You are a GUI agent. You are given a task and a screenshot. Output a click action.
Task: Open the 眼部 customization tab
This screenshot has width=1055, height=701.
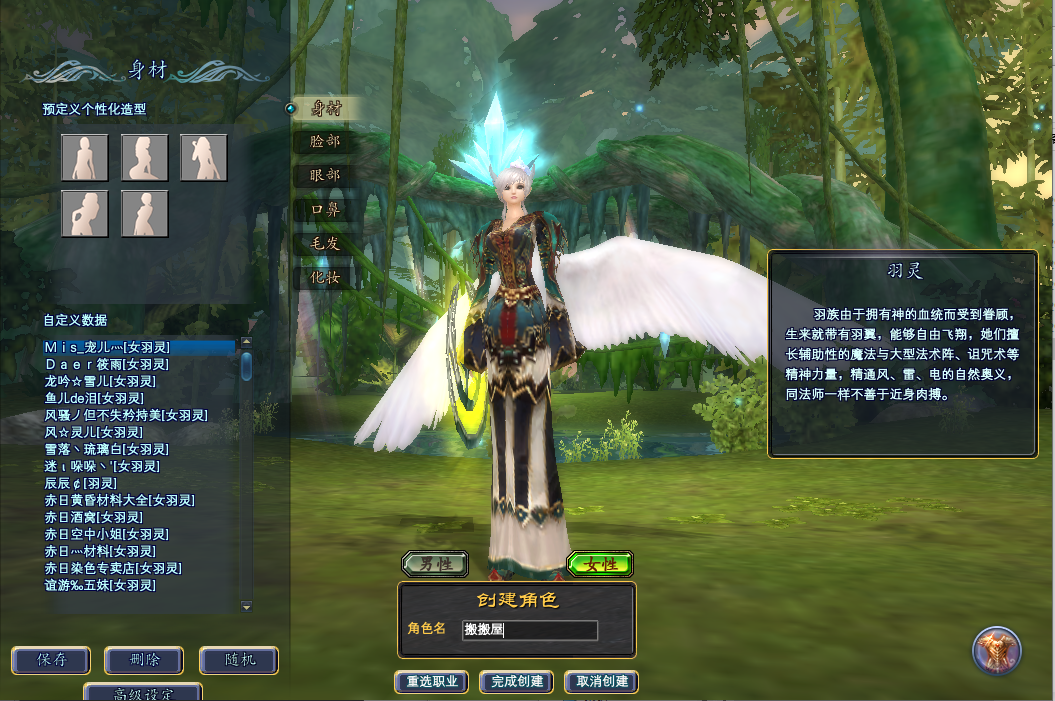(x=326, y=175)
